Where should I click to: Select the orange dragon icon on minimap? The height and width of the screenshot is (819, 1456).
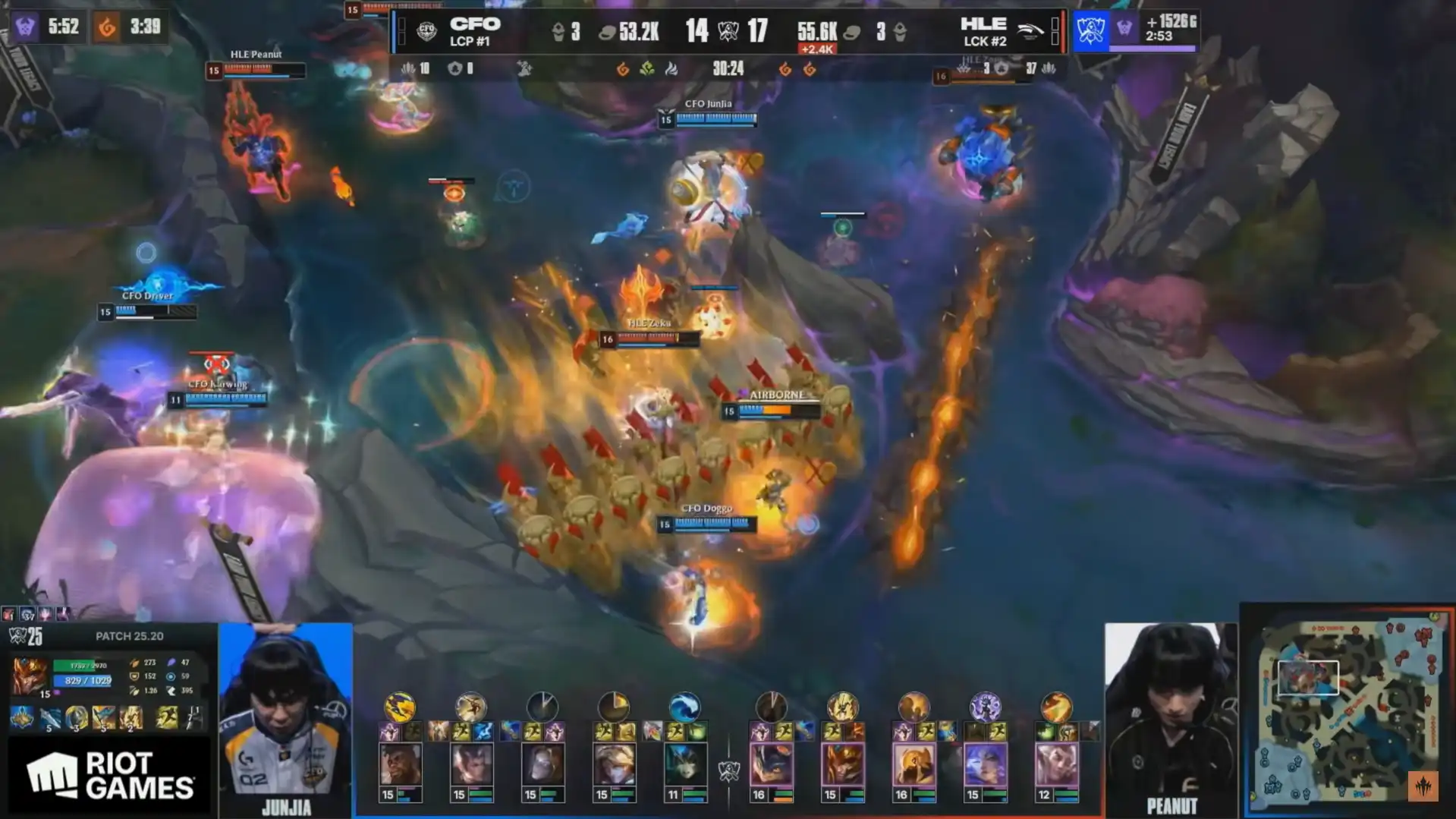click(x=1423, y=786)
